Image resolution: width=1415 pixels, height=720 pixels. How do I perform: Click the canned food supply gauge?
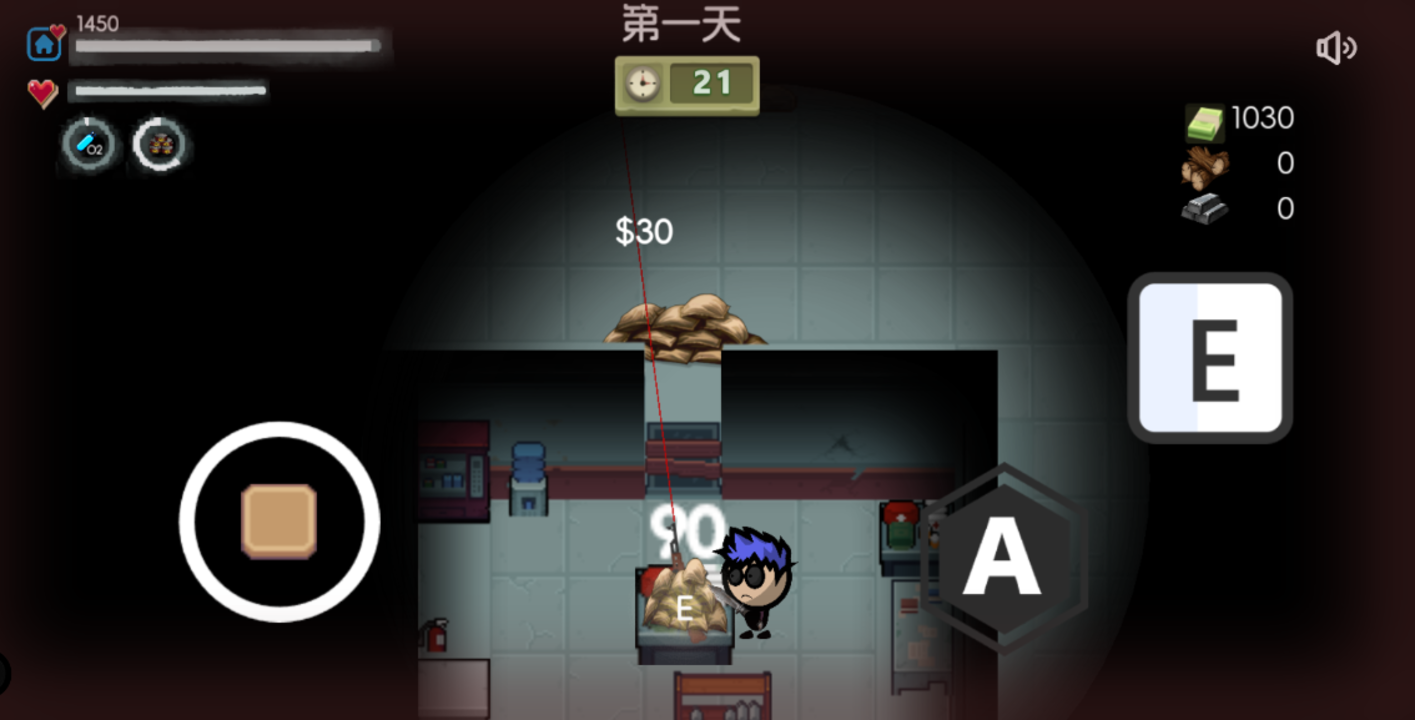pyautogui.click(x=160, y=145)
